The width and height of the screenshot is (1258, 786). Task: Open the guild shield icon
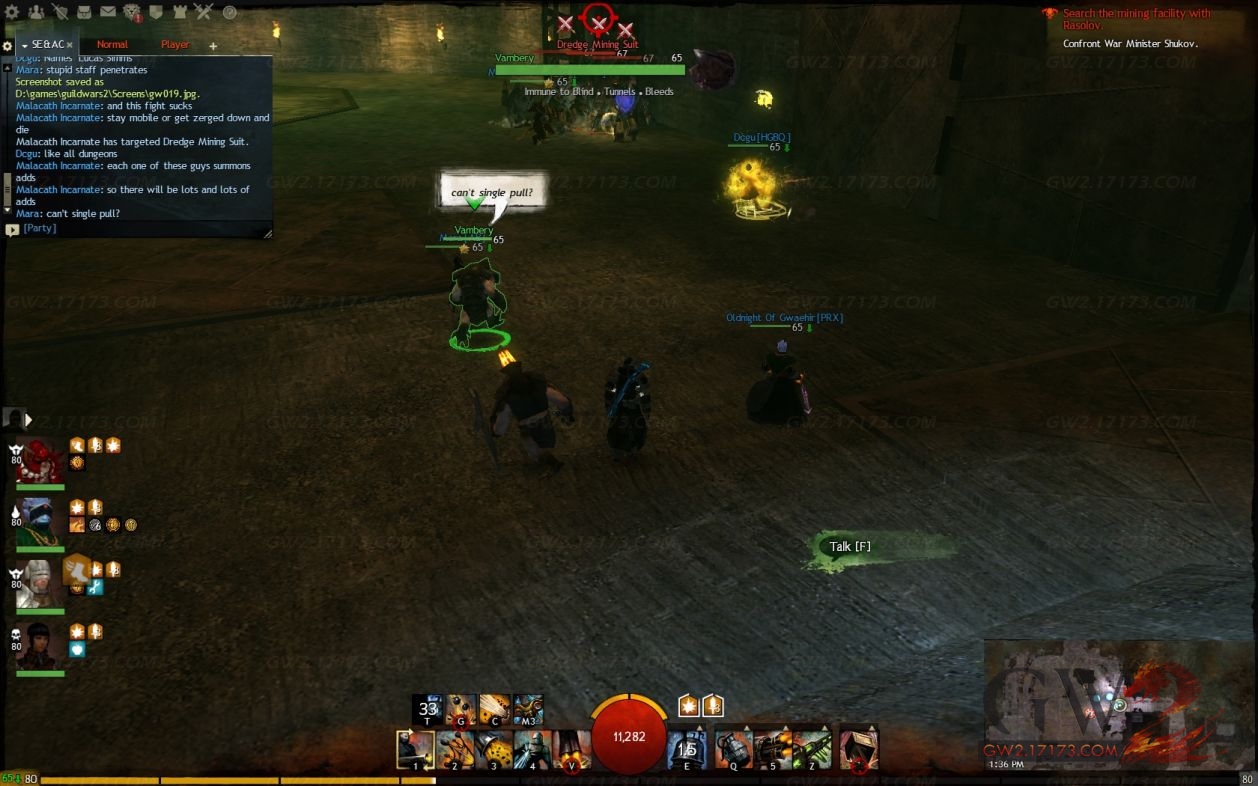pyautogui.click(x=157, y=12)
